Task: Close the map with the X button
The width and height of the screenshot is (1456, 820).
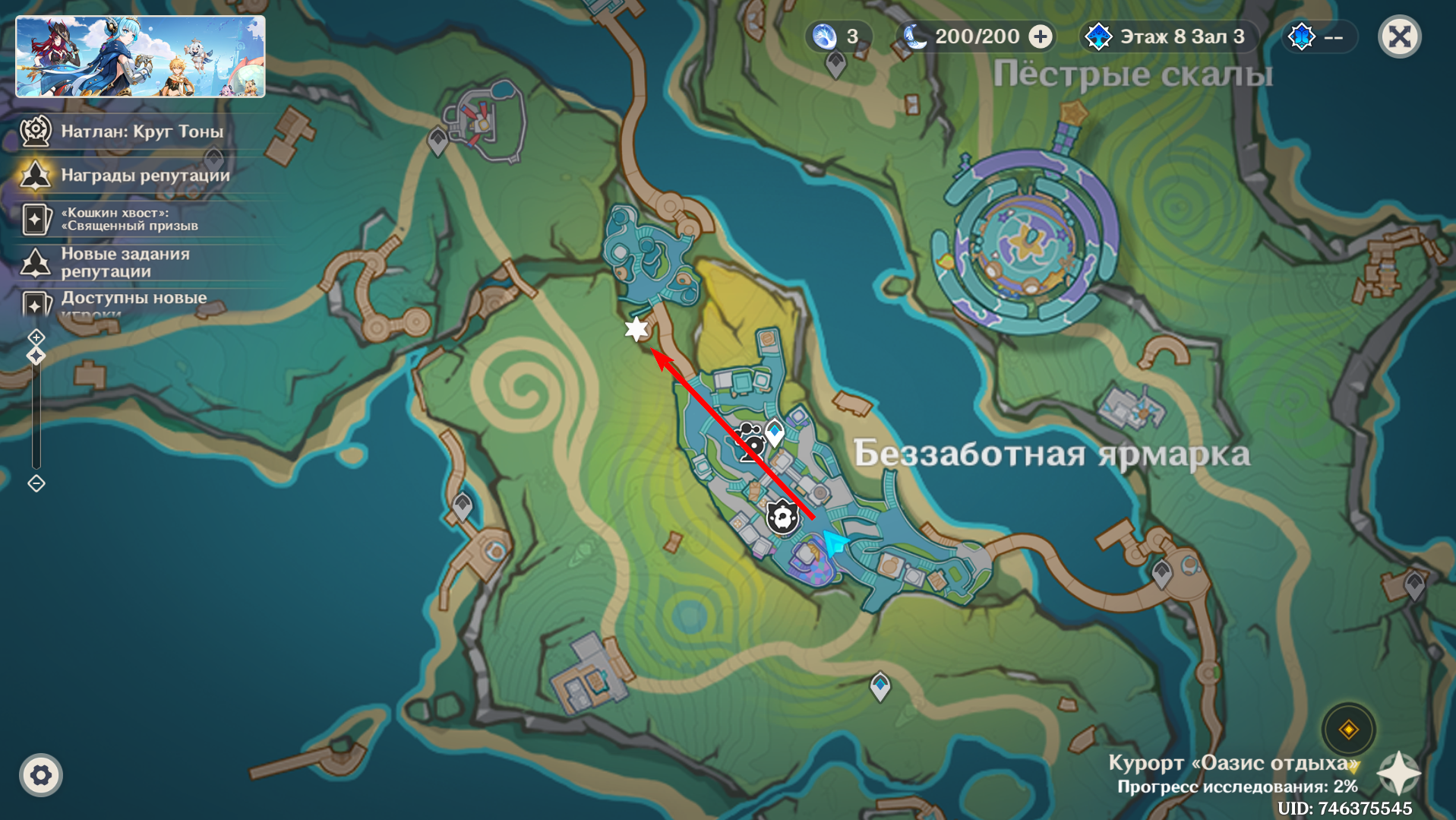Action: [x=1399, y=36]
